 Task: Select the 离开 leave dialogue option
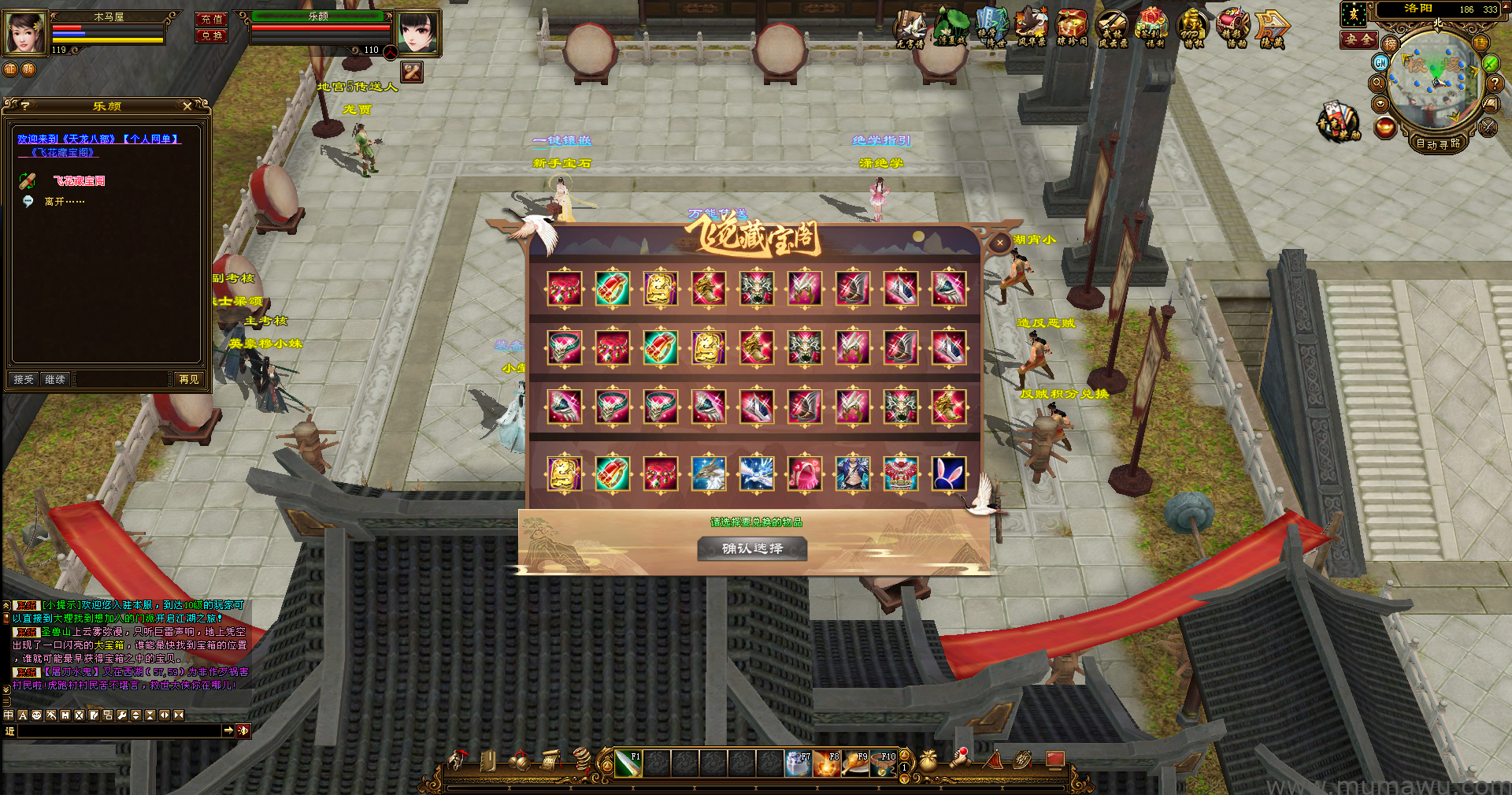65,202
